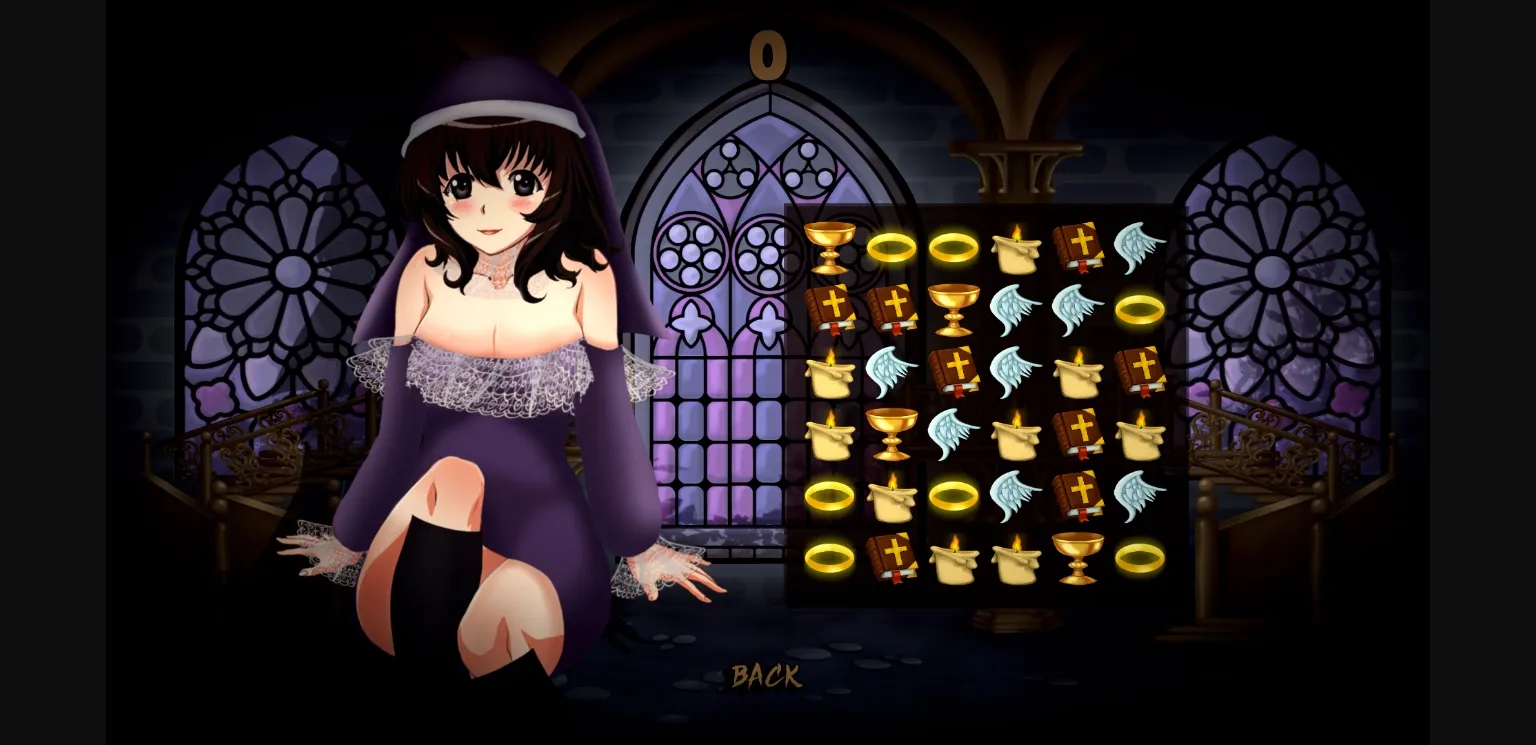Select the golden chalice in the second row
Screen dimensions: 1536x745
click(x=954, y=309)
